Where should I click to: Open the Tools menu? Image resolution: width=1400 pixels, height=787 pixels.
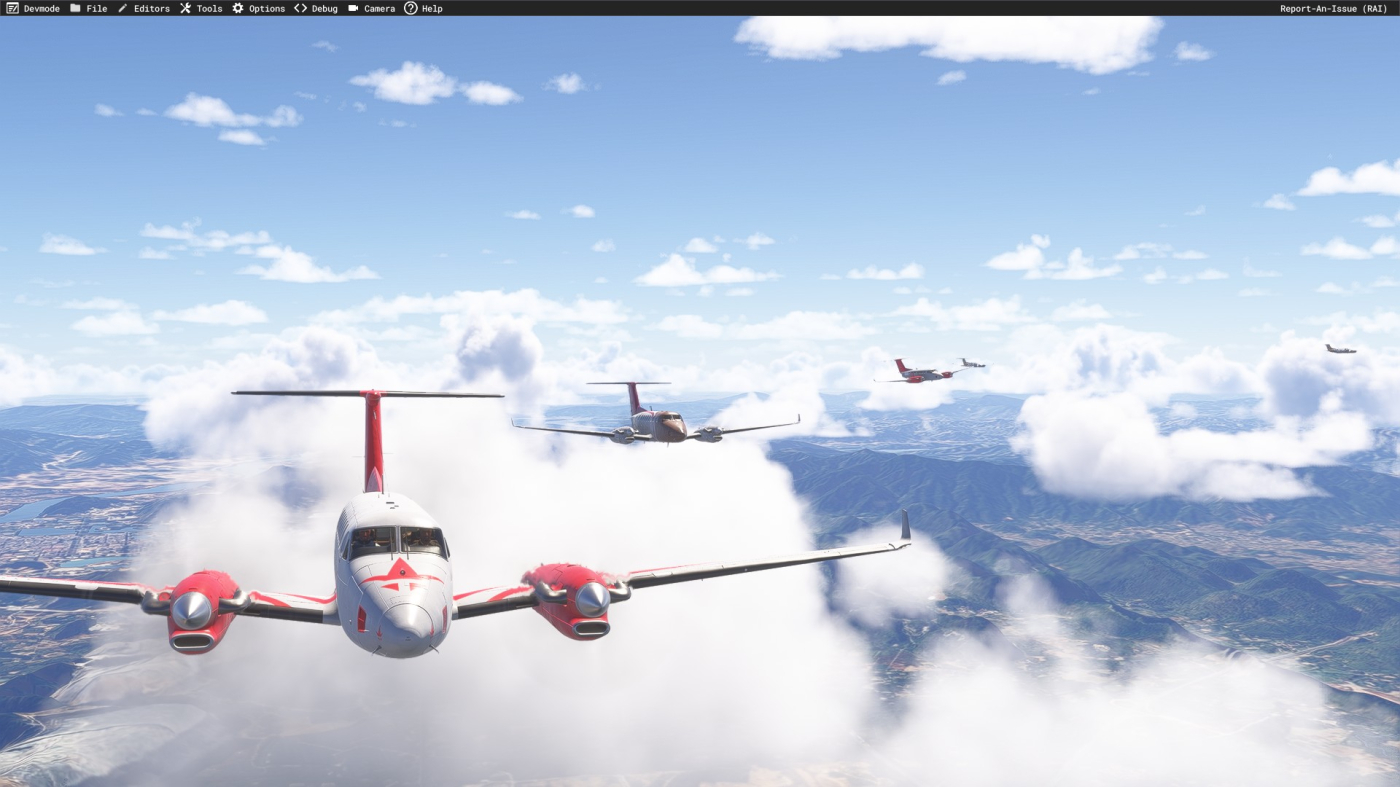pyautogui.click(x=201, y=8)
